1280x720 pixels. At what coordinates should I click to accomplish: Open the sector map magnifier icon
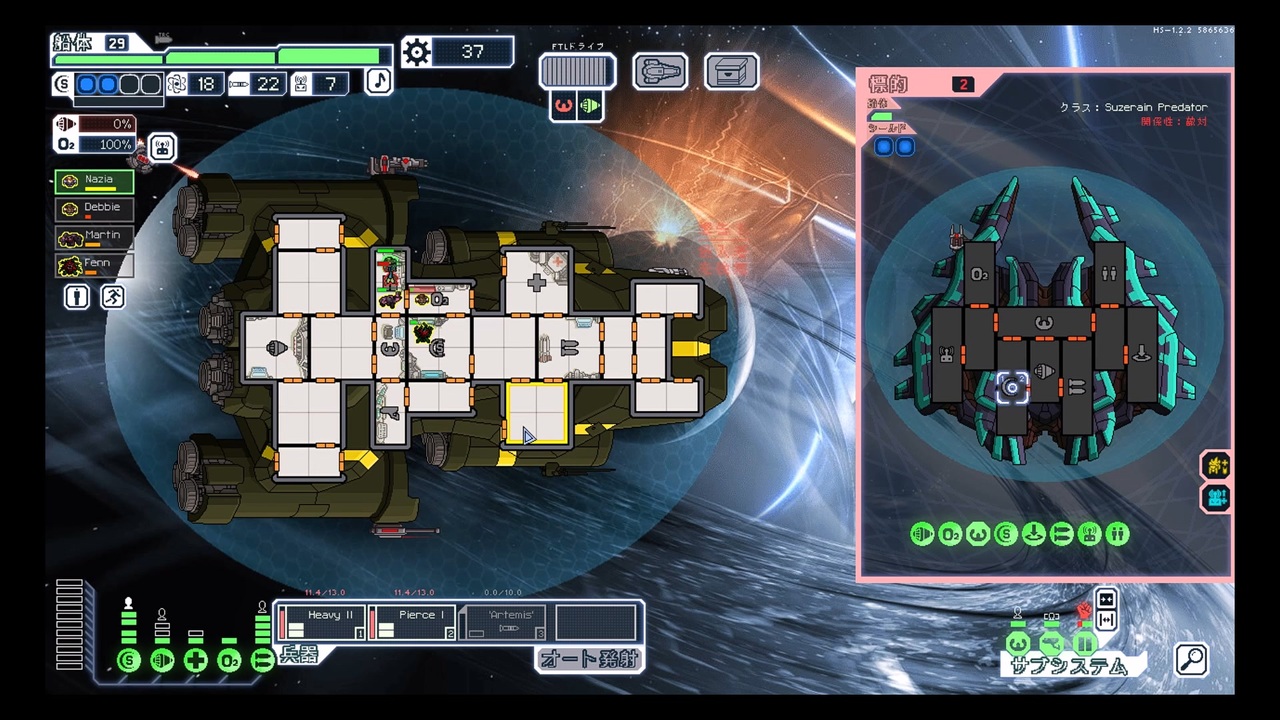coord(1190,660)
